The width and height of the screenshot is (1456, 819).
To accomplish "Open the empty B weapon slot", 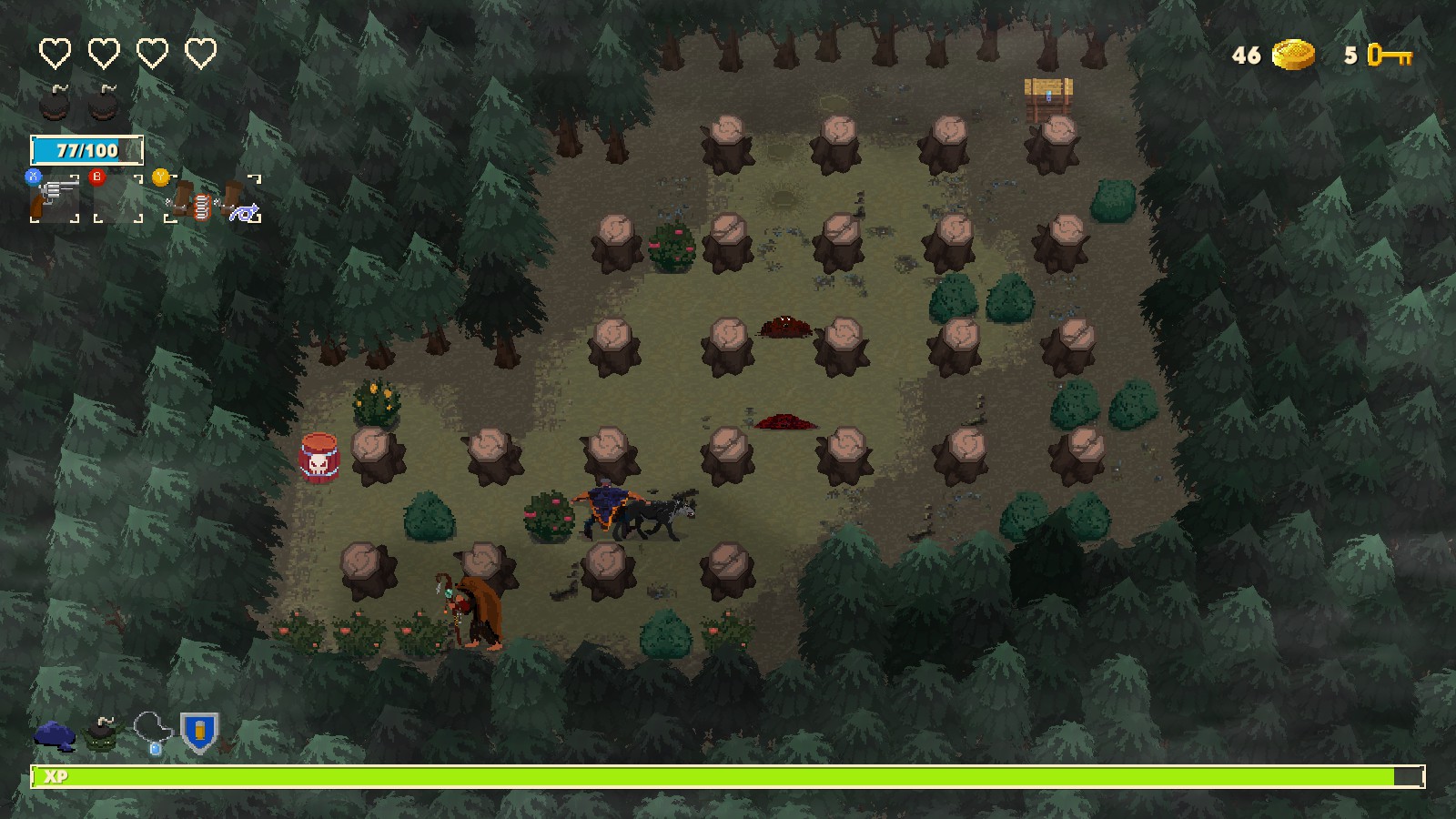I will [118, 200].
